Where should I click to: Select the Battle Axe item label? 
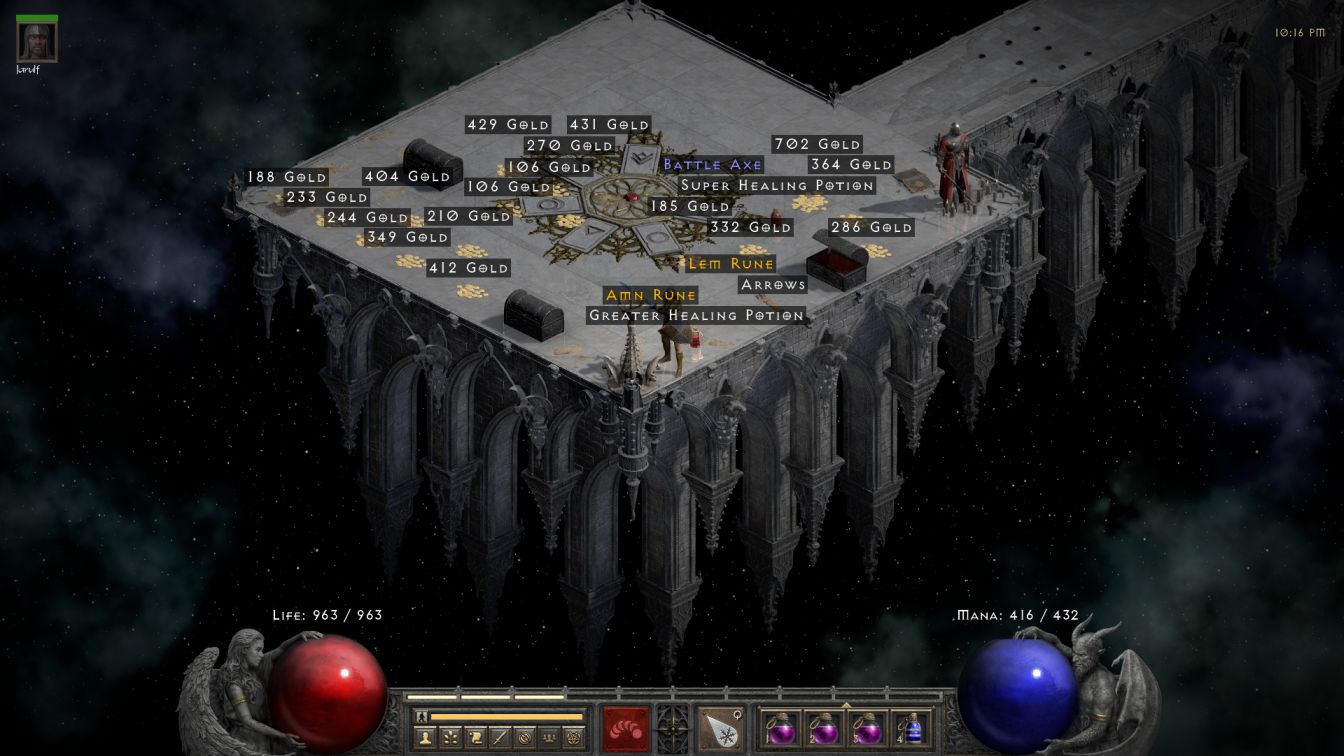(712, 165)
